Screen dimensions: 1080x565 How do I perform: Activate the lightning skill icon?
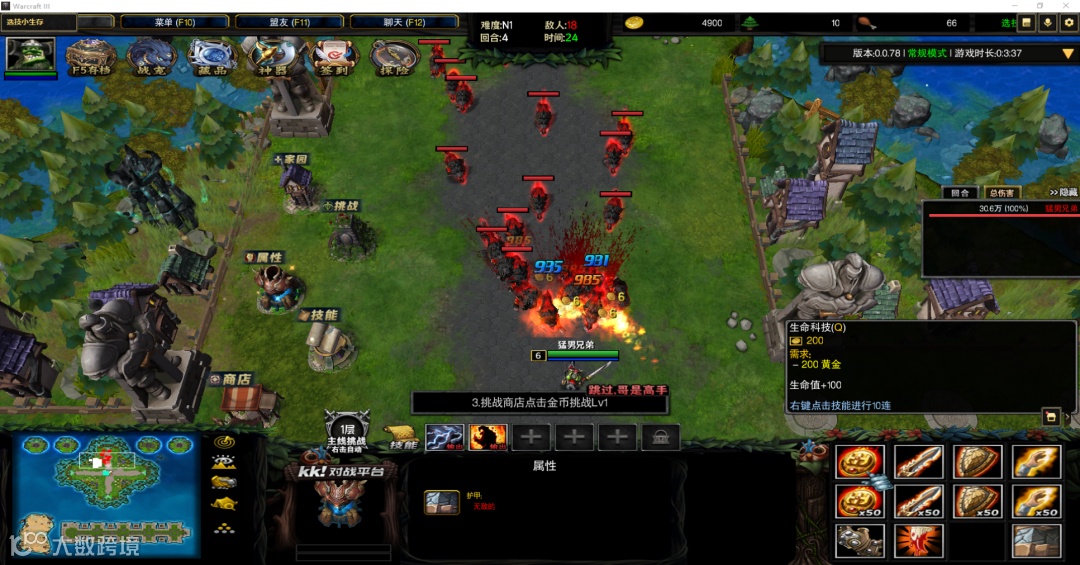[x=443, y=437]
